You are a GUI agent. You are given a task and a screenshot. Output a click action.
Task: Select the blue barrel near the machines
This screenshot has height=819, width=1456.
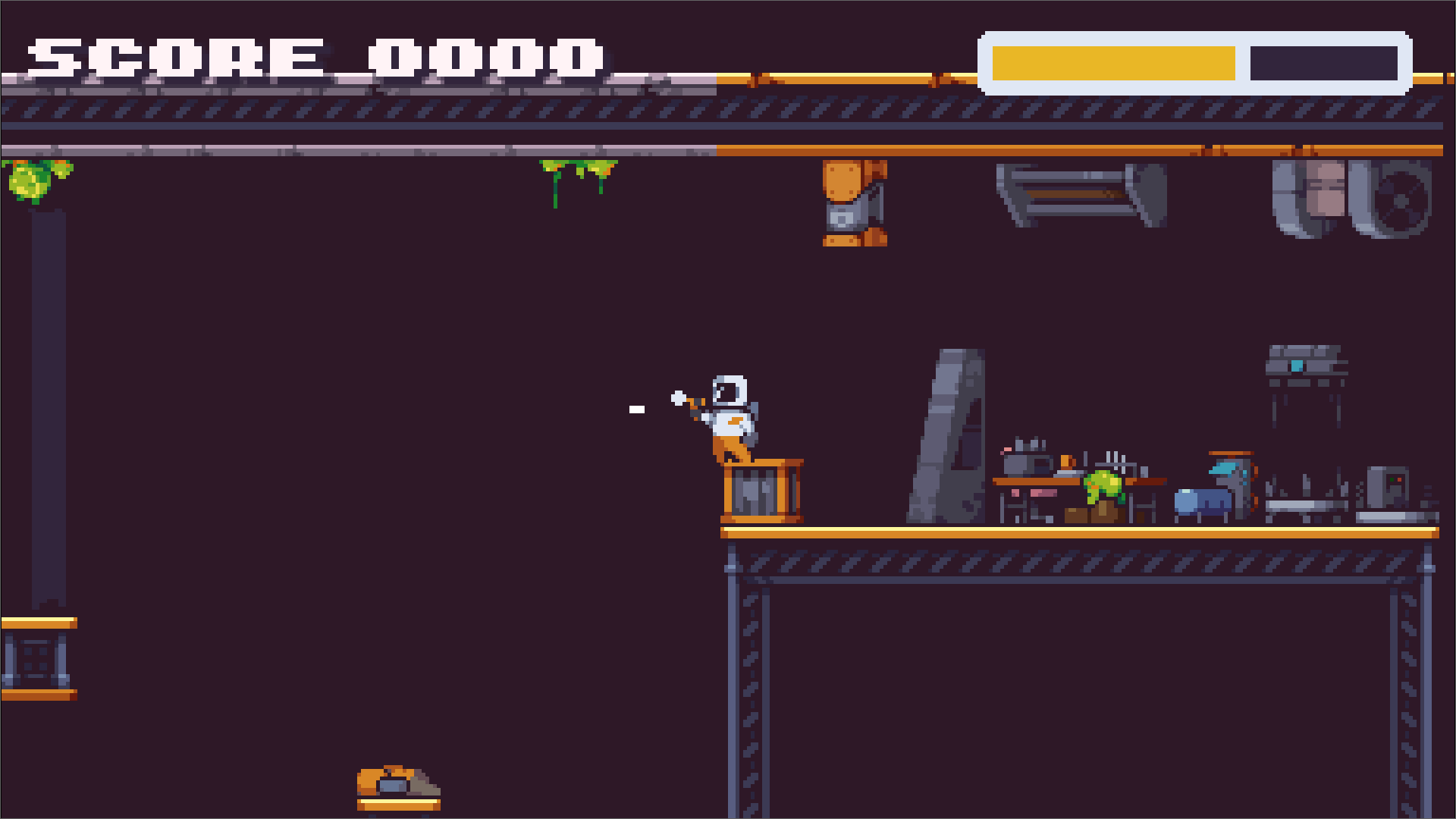click(x=1202, y=500)
